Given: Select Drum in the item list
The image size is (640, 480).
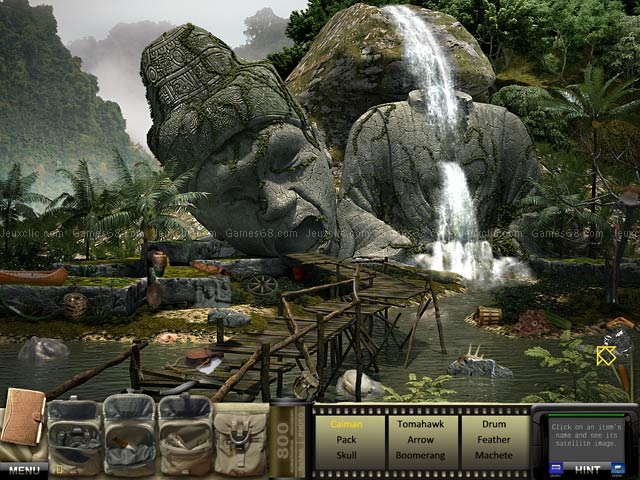Looking at the screenshot, I should click(x=494, y=424).
